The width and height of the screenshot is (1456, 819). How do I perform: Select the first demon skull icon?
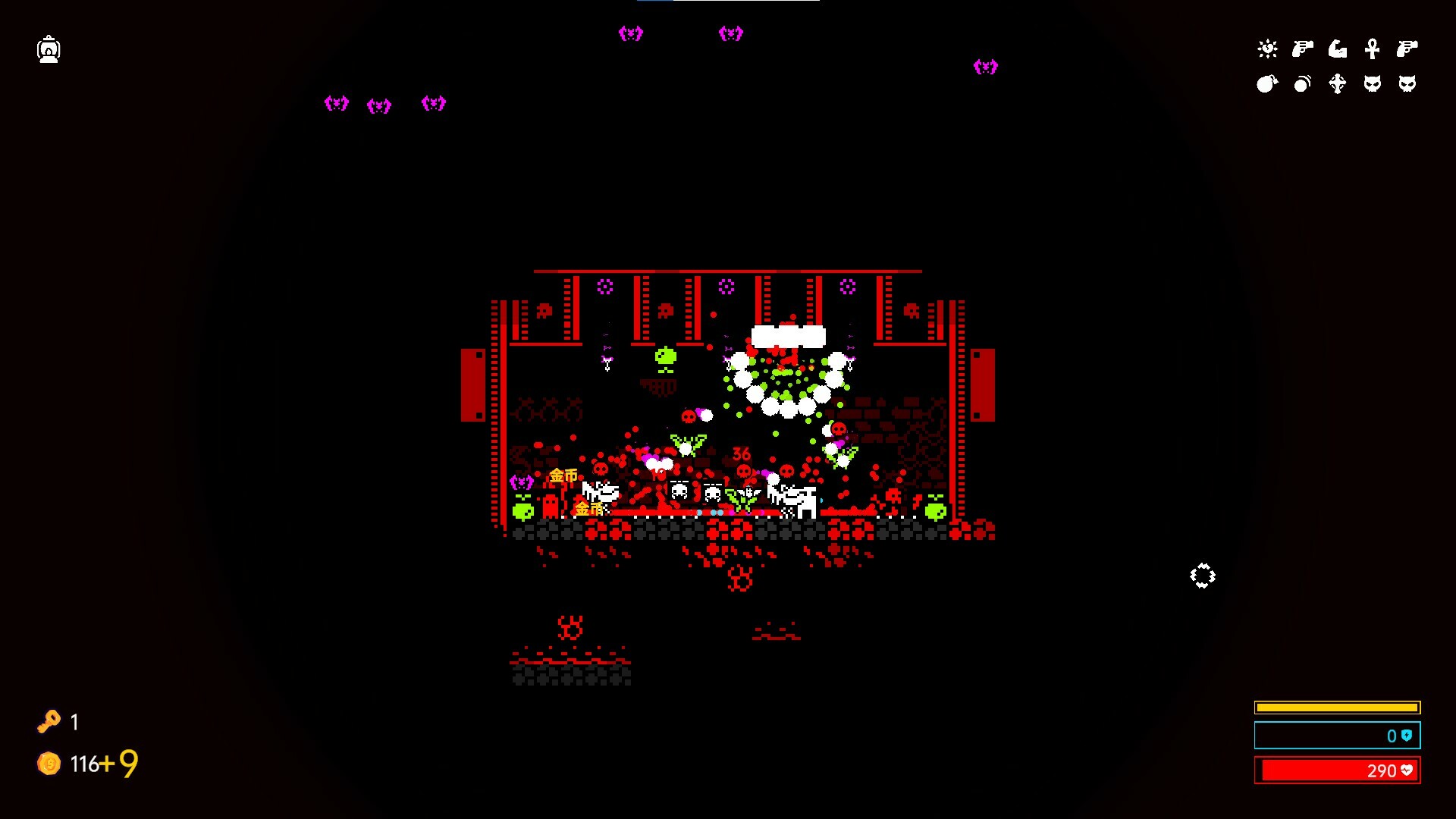[1372, 83]
